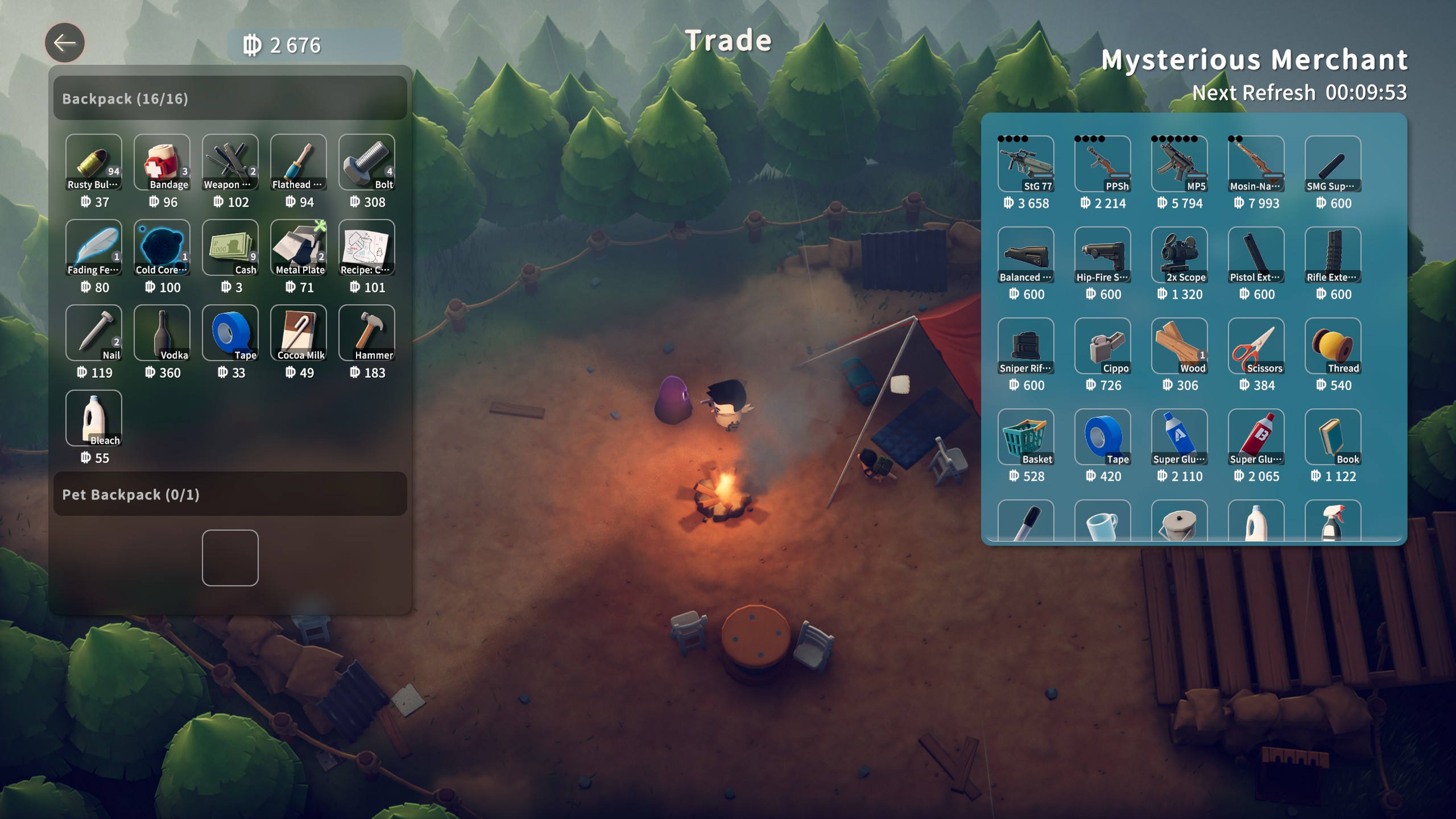This screenshot has width=1456, height=819.
Task: Select the Cippo lighter from merchant
Action: (x=1103, y=346)
